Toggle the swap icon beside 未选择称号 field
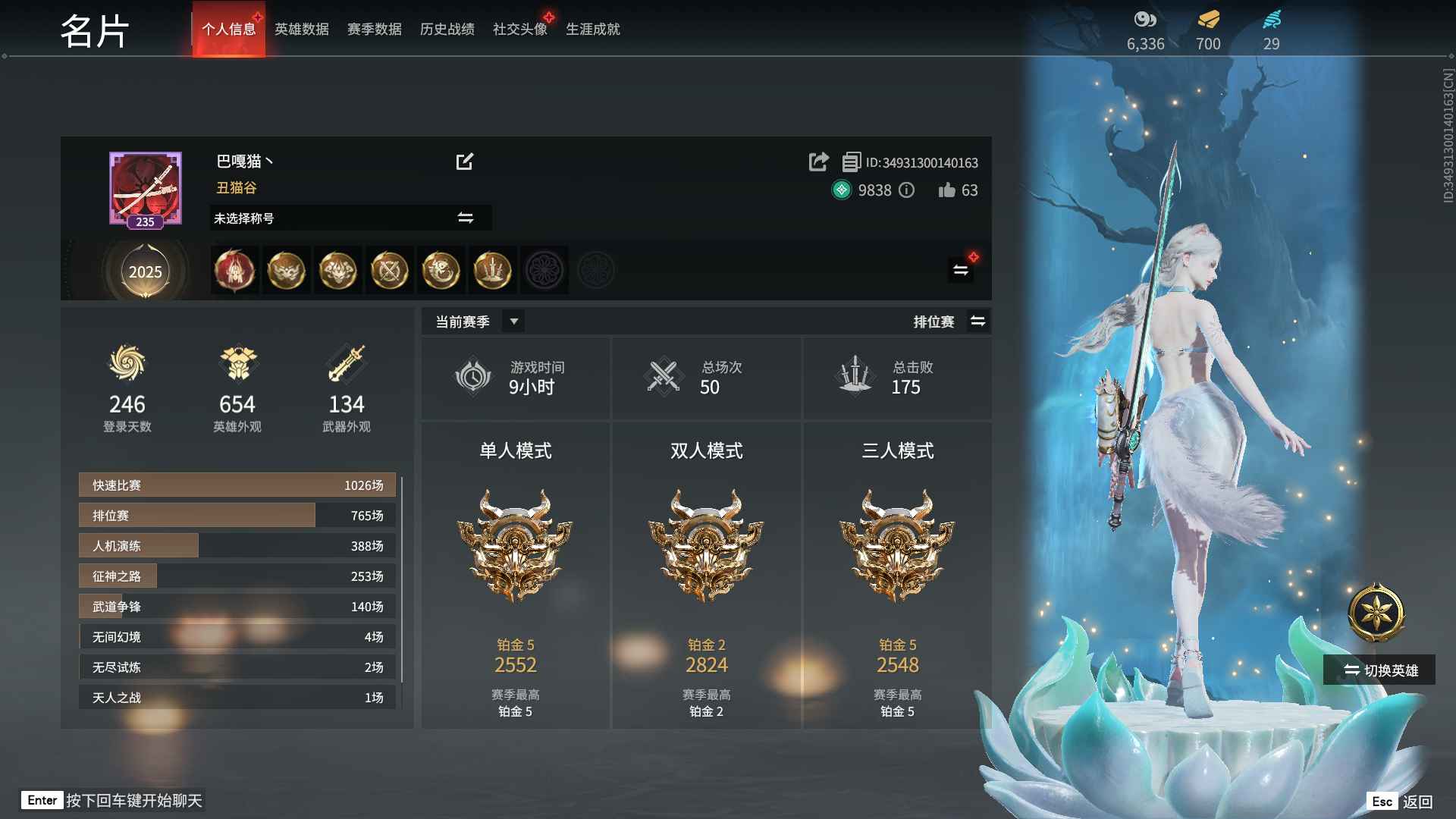The image size is (1456, 819). click(x=466, y=218)
